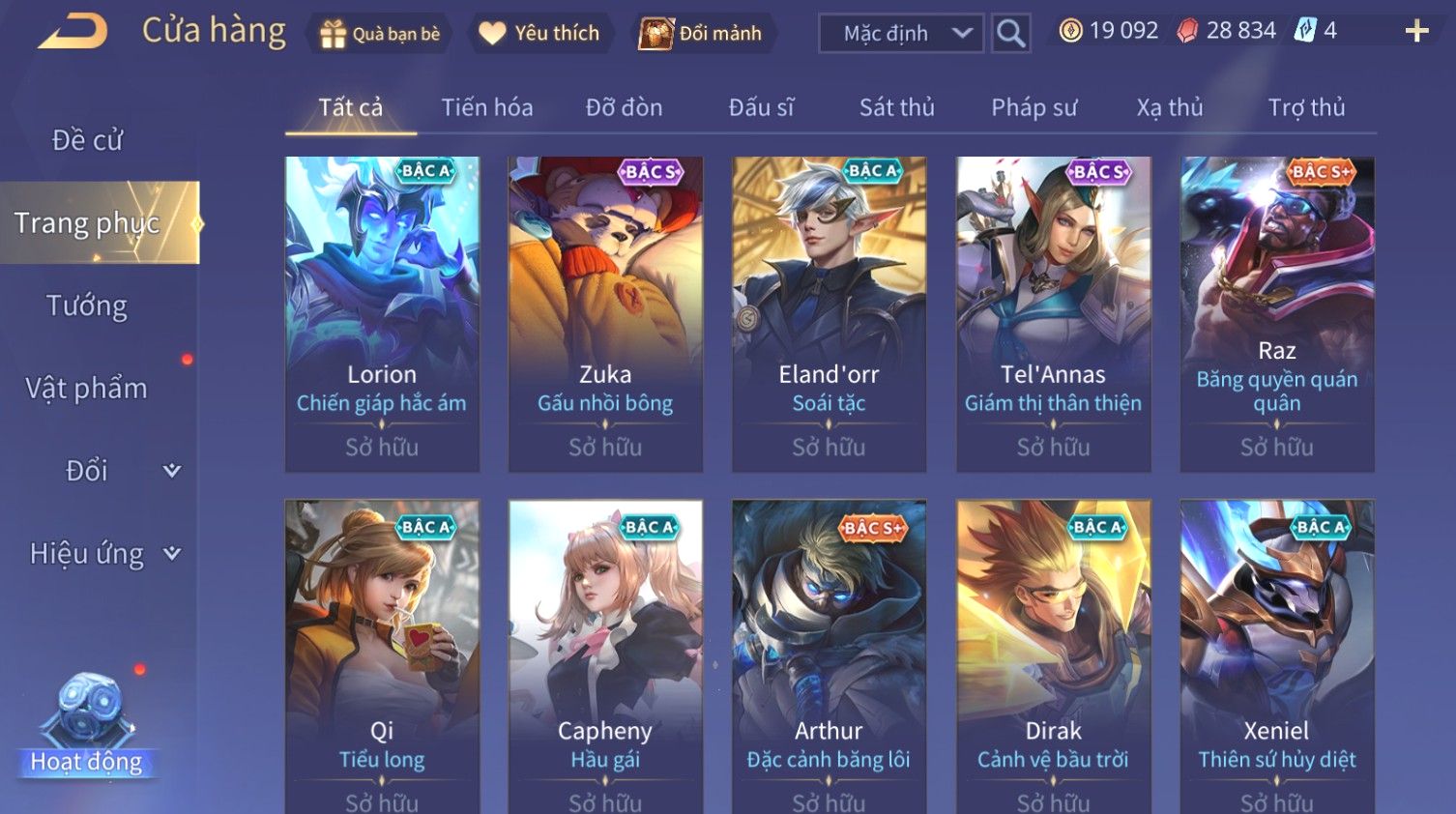Show the Sát thủ category

tap(896, 107)
